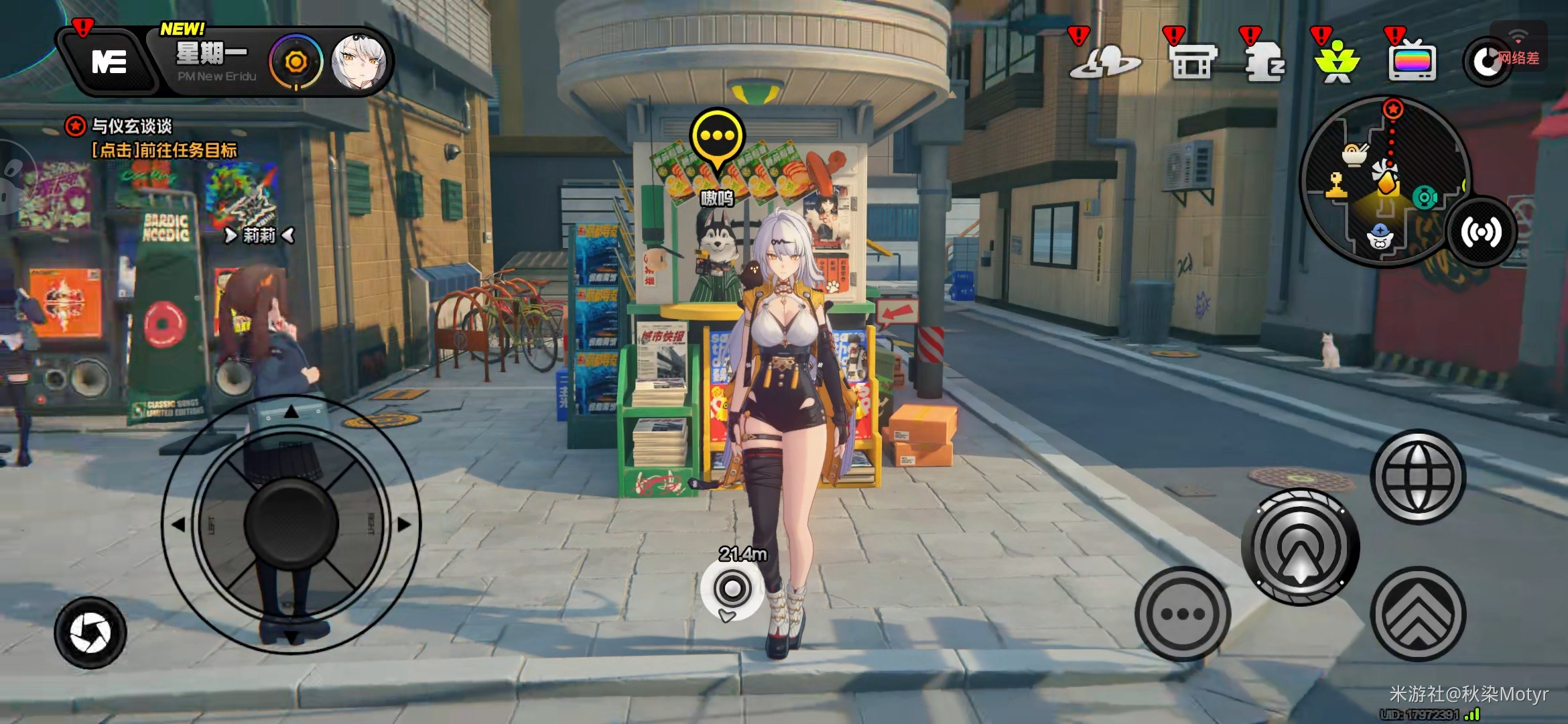Tap the signal broadcast button by minimap
This screenshot has height=724, width=1568.
pyautogui.click(x=1481, y=232)
